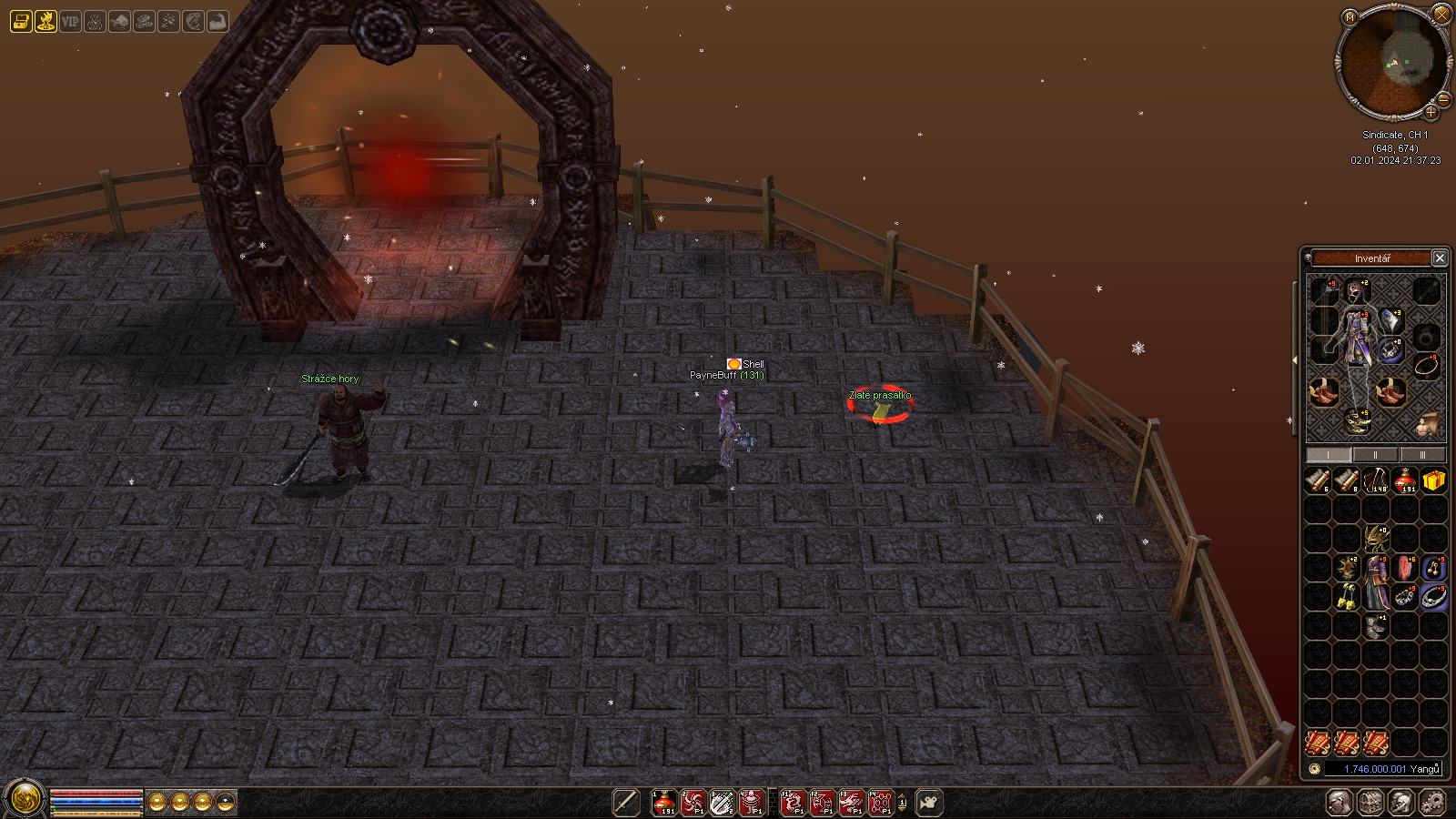Open the gear settings menu button

(x=1432, y=803)
